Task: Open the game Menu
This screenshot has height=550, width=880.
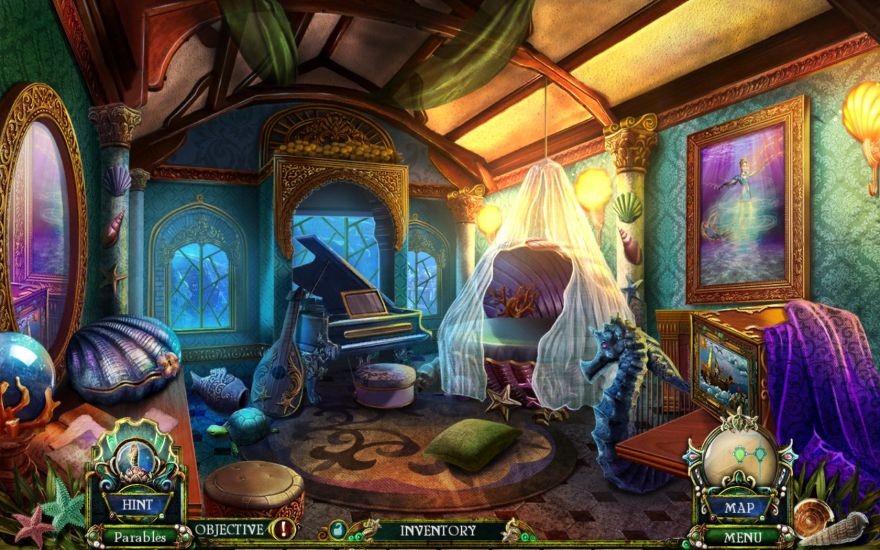Action: [741, 536]
